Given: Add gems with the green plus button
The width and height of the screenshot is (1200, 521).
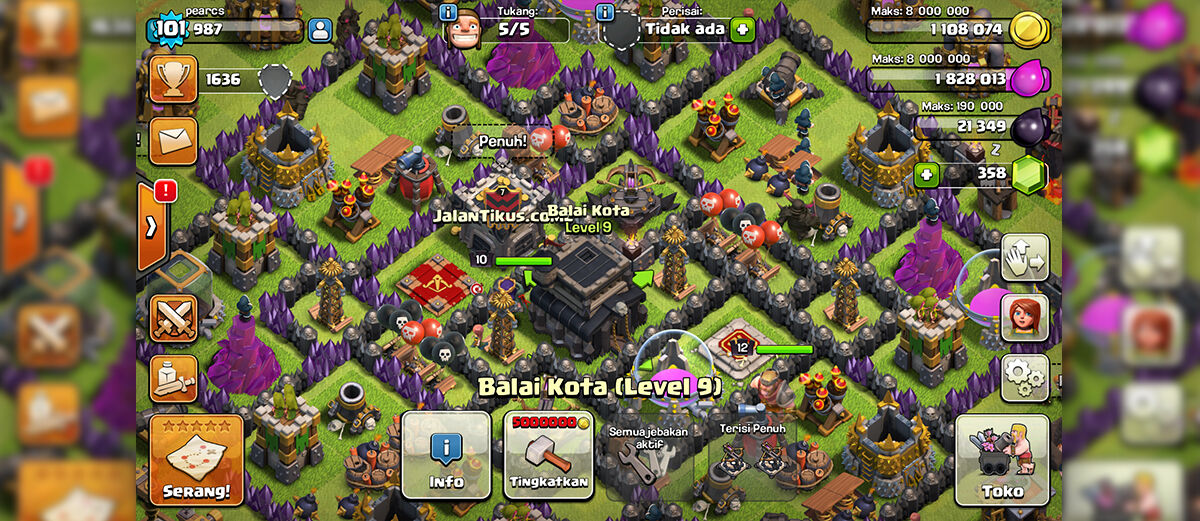Looking at the screenshot, I should (x=927, y=175).
